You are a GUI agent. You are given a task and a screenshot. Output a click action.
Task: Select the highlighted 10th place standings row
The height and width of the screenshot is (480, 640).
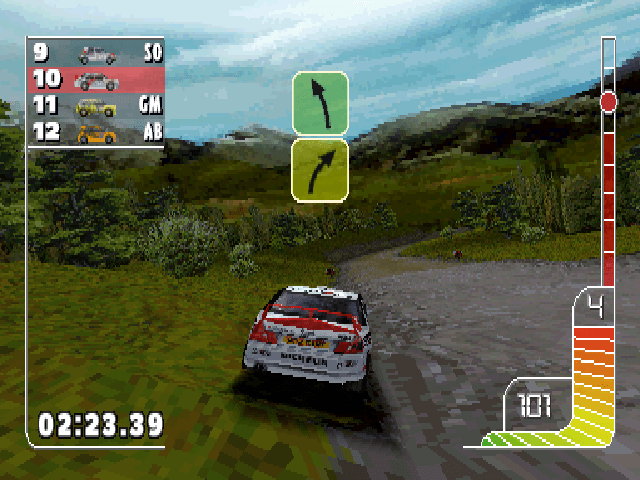[97, 80]
